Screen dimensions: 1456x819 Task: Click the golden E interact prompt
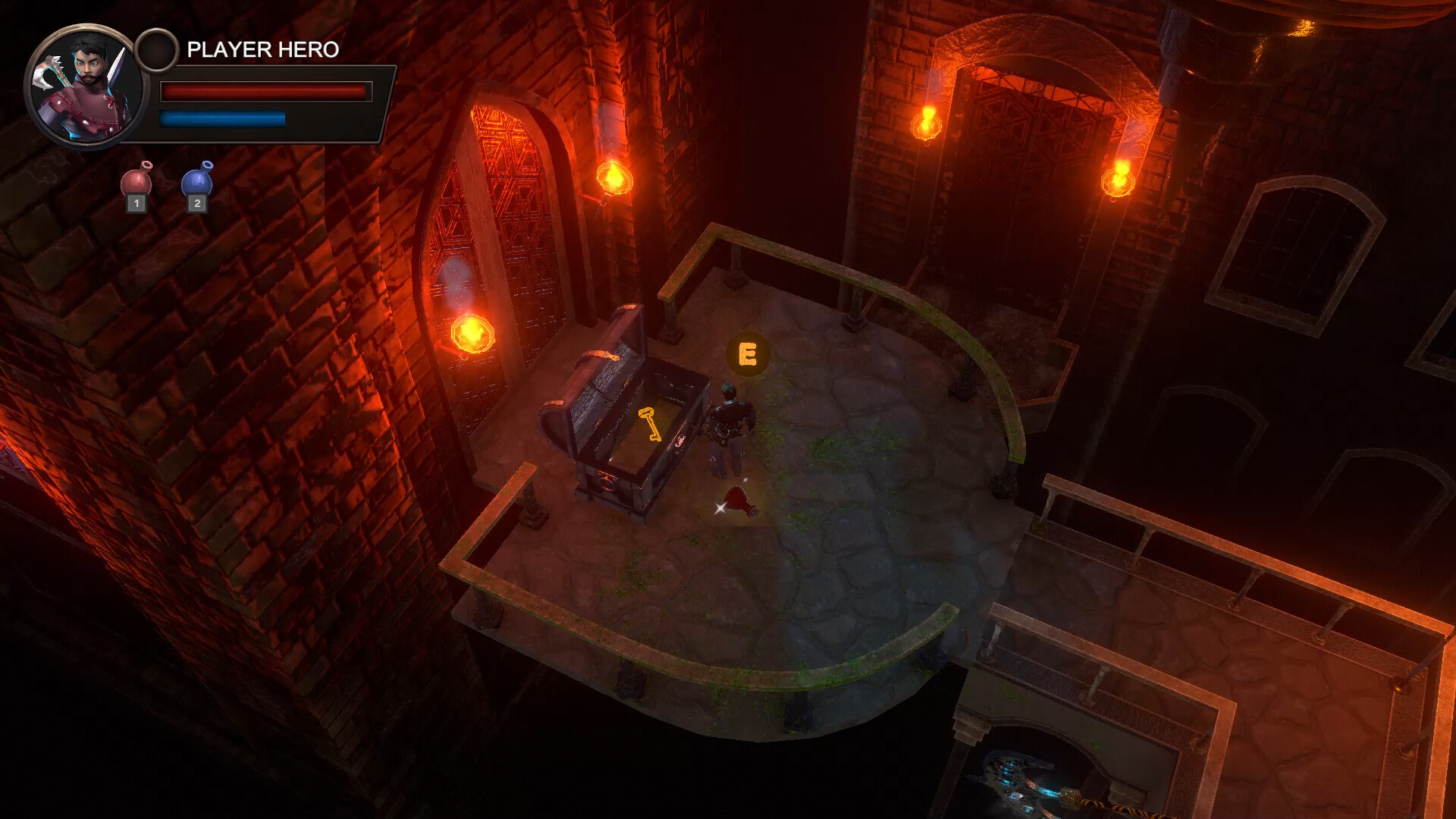tap(748, 353)
